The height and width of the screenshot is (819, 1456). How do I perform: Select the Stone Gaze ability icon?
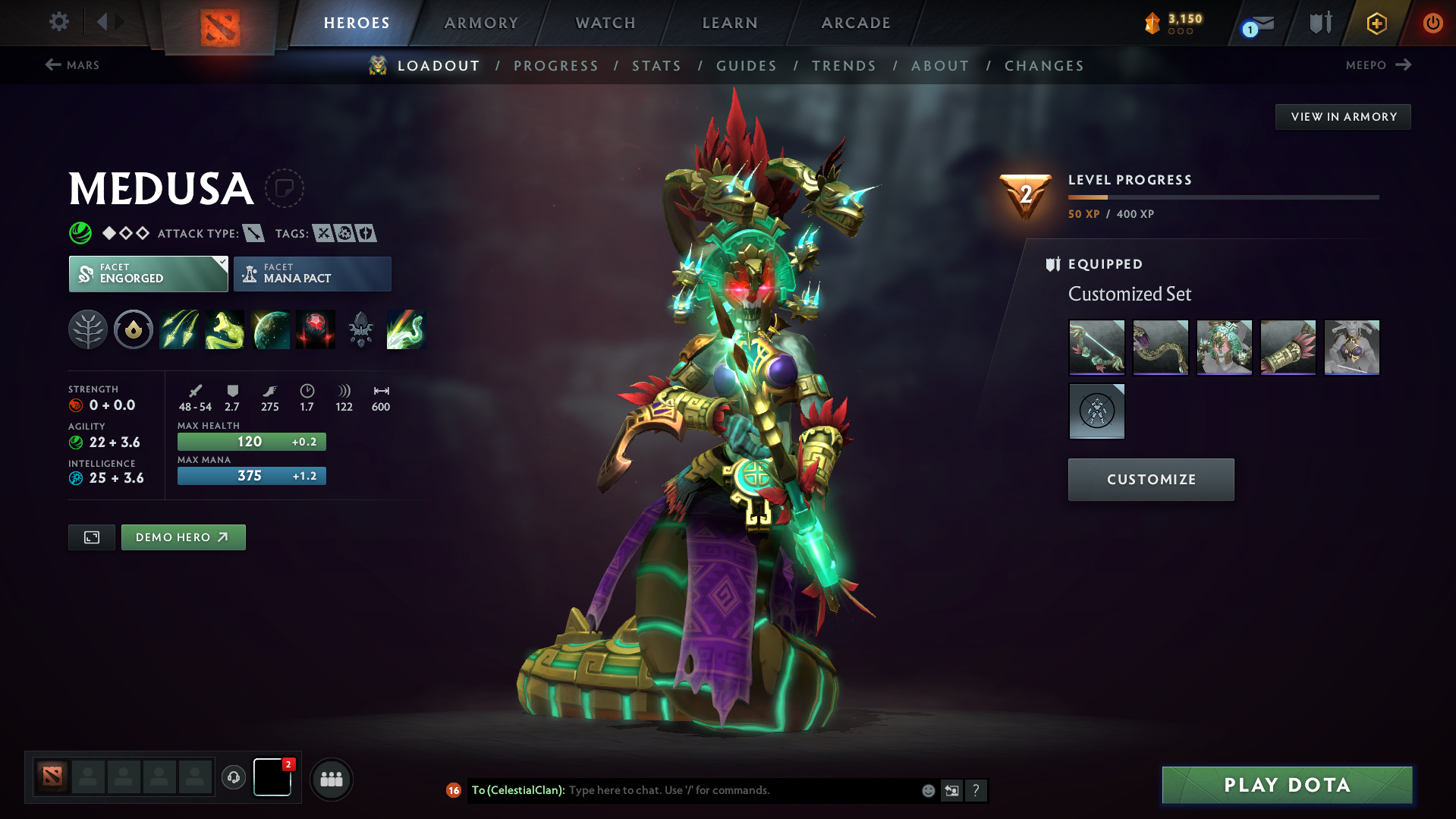tap(316, 329)
